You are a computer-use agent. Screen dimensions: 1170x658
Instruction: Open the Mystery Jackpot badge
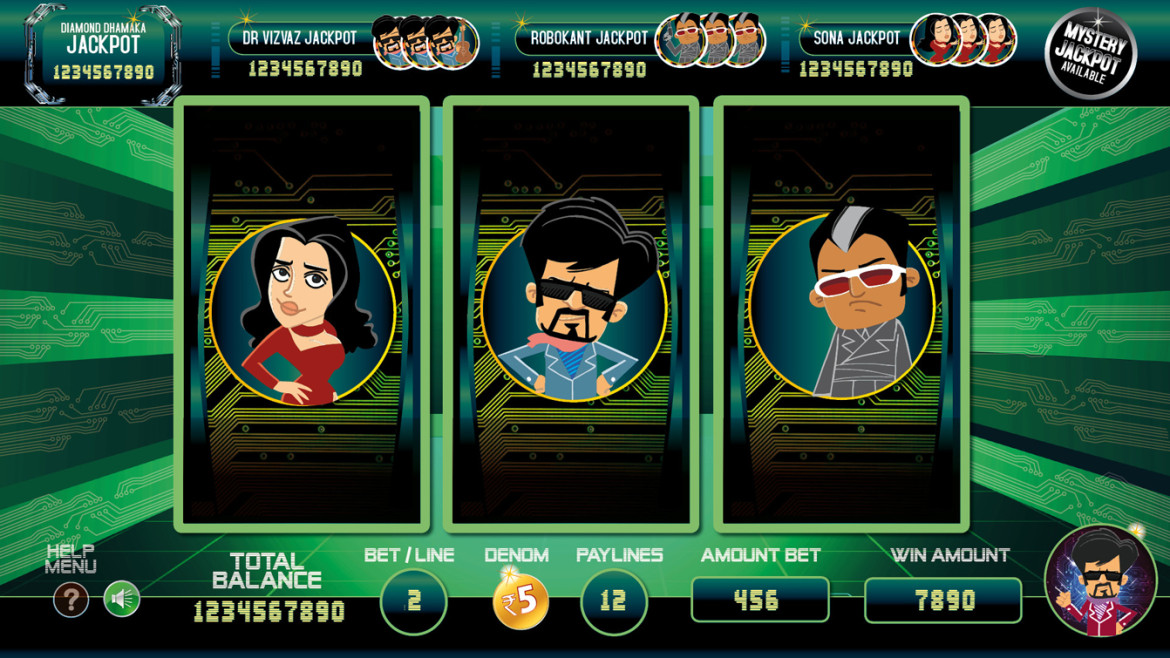pyautogui.click(x=1090, y=52)
